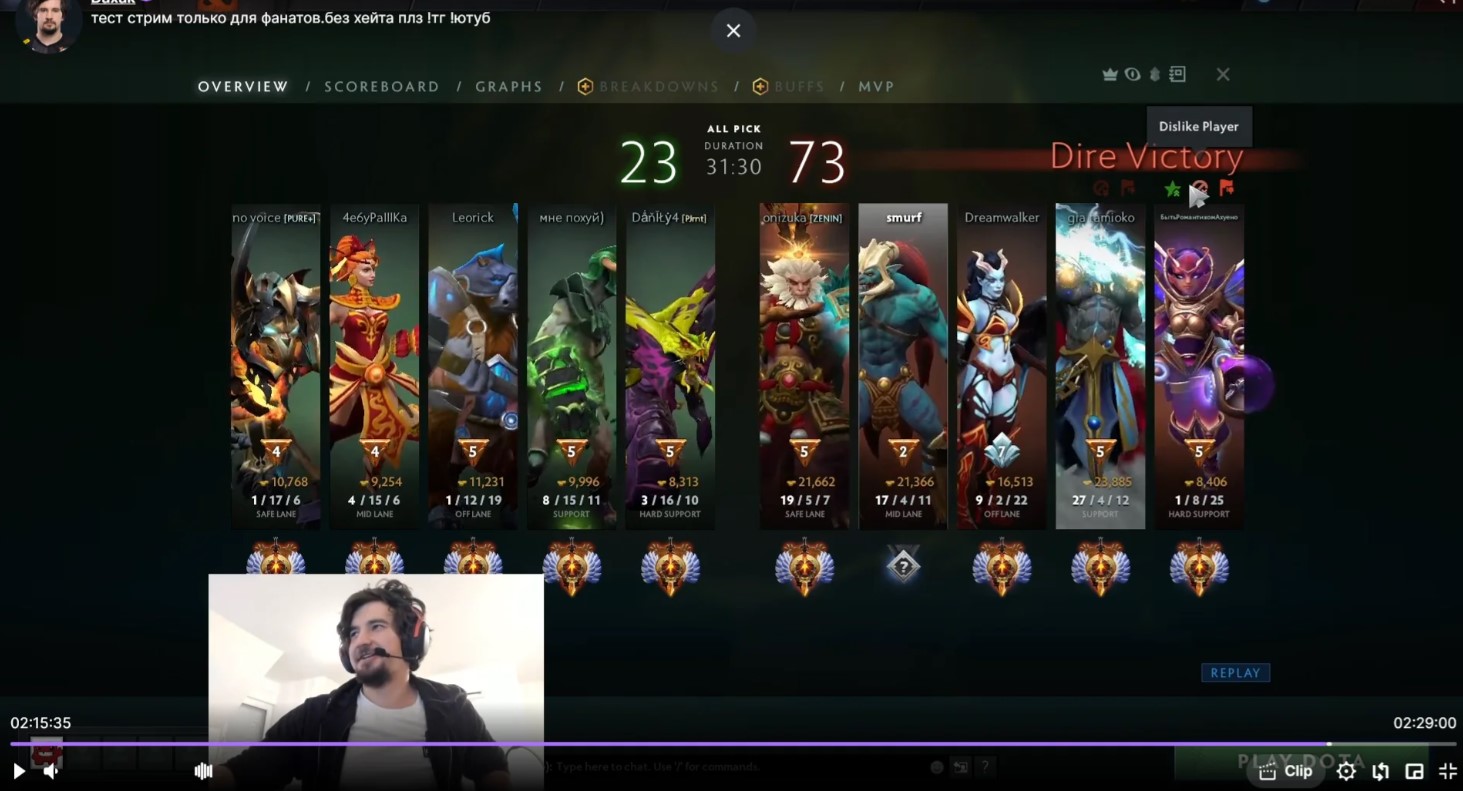Screen dimensions: 1463x791
Task: Select the eye spectate icon near the crown
Action: point(1132,74)
